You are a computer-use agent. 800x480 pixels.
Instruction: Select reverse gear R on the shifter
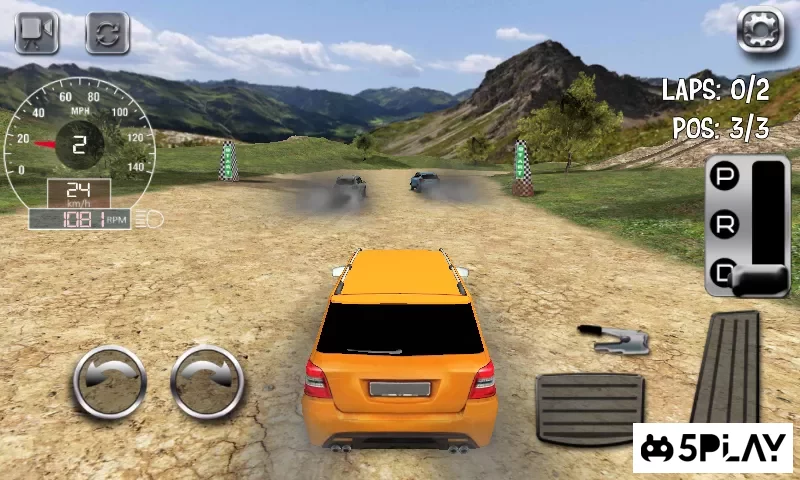point(722,225)
